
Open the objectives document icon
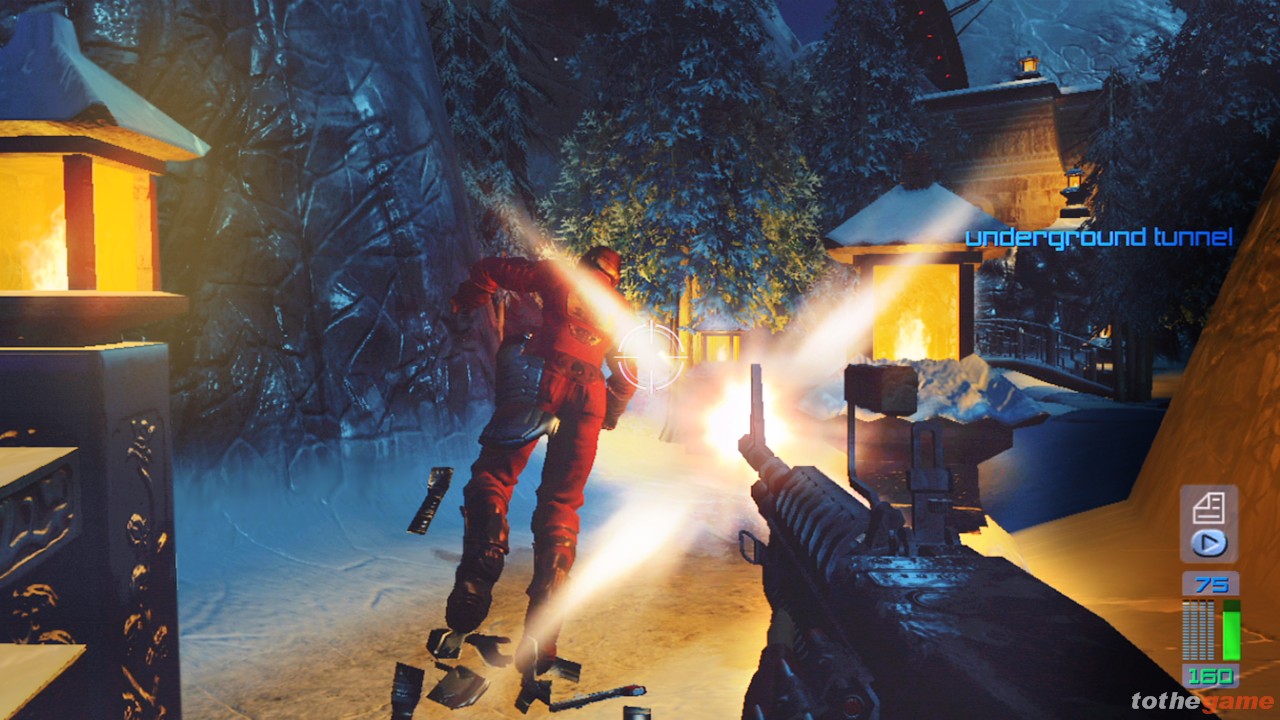point(1209,508)
